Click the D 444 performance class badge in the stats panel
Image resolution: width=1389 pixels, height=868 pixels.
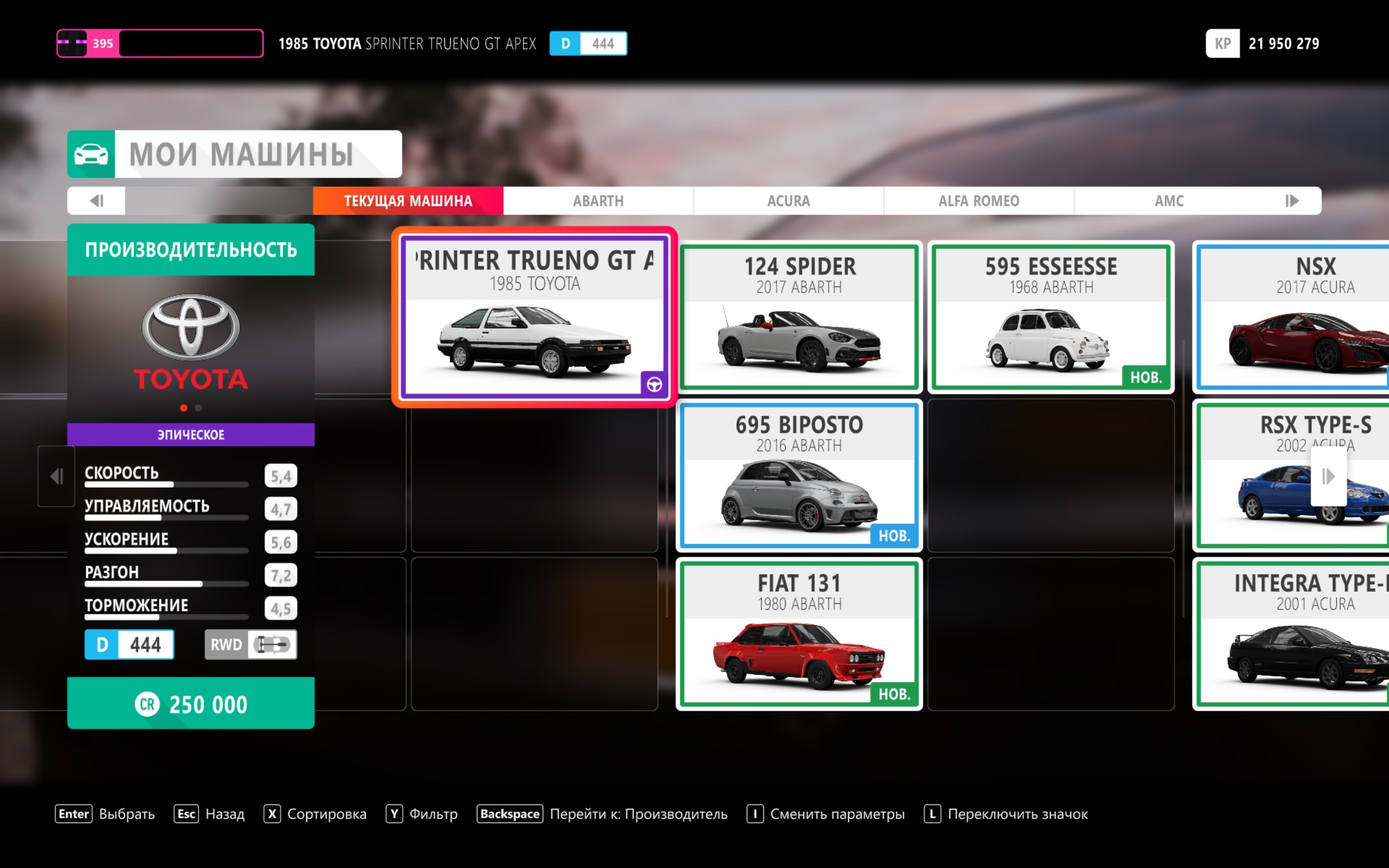(129, 644)
